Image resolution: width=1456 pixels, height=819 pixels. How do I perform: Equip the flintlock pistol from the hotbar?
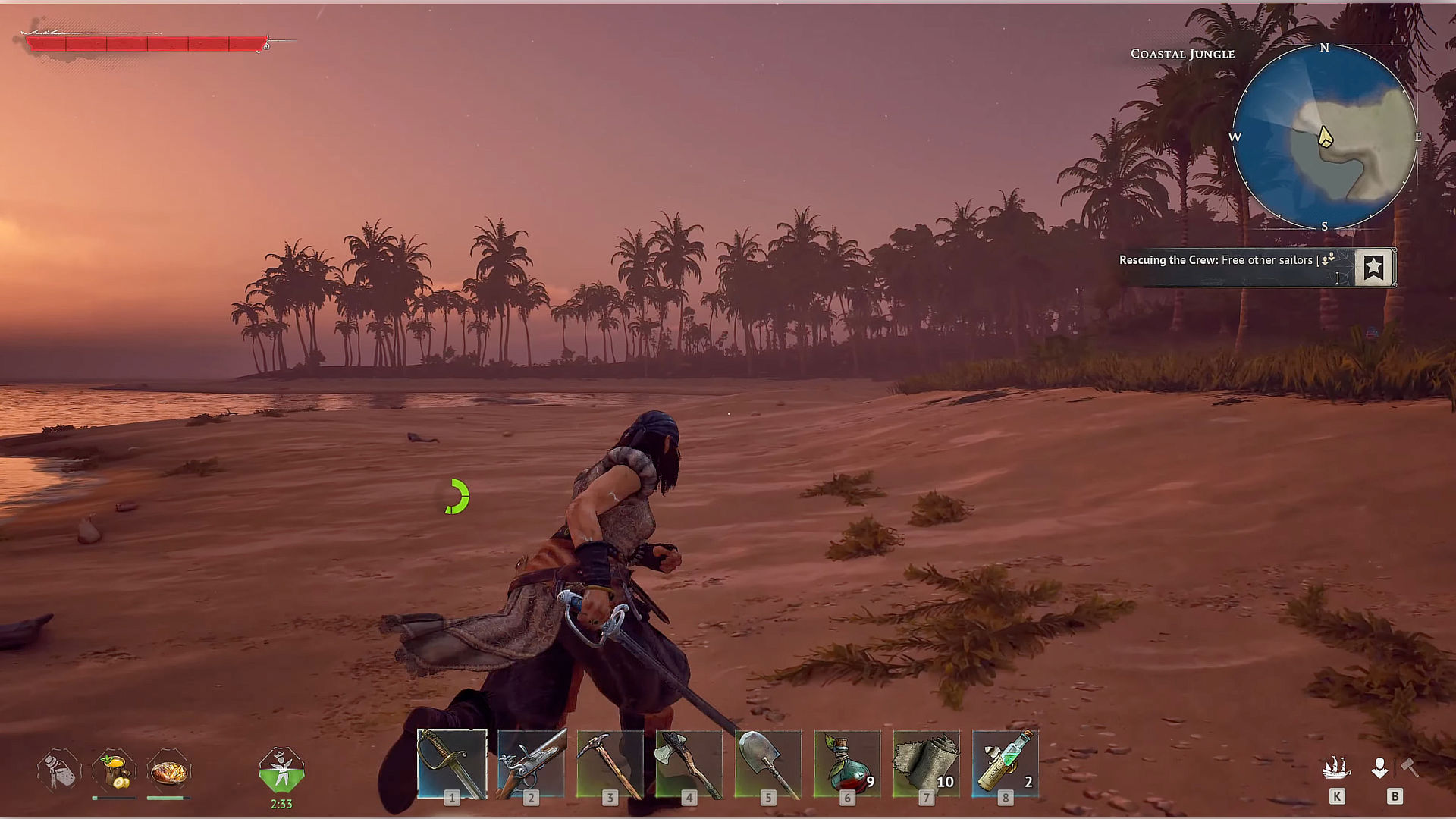(x=531, y=764)
